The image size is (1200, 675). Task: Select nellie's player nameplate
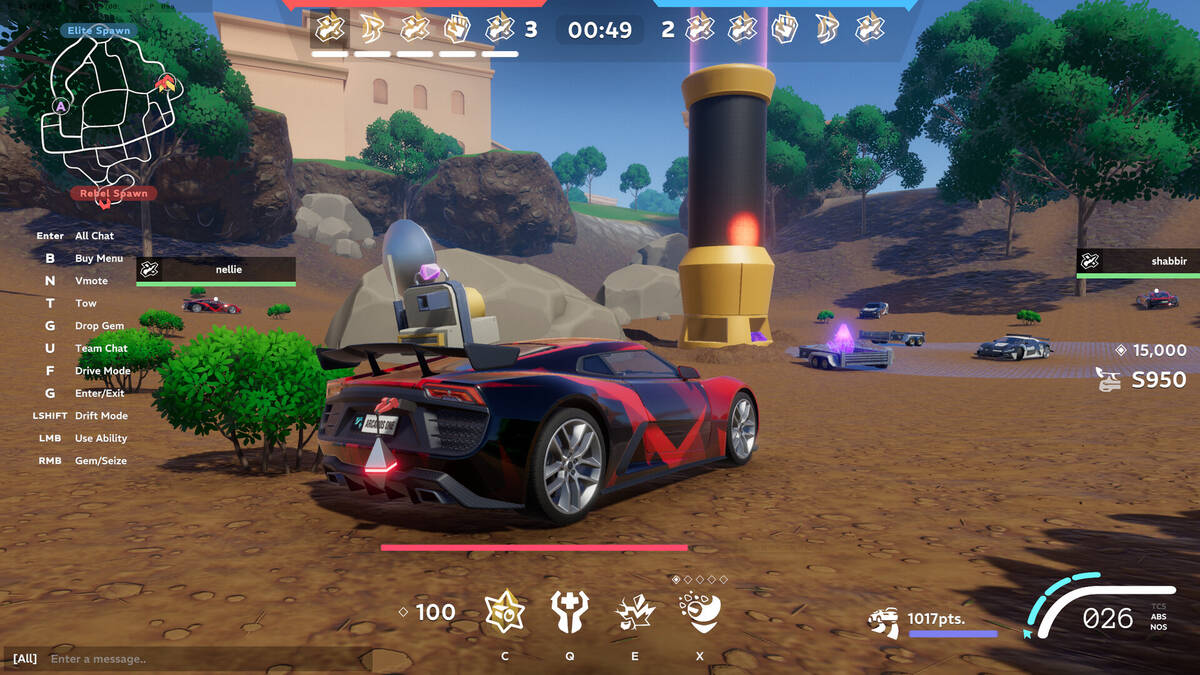click(216, 269)
